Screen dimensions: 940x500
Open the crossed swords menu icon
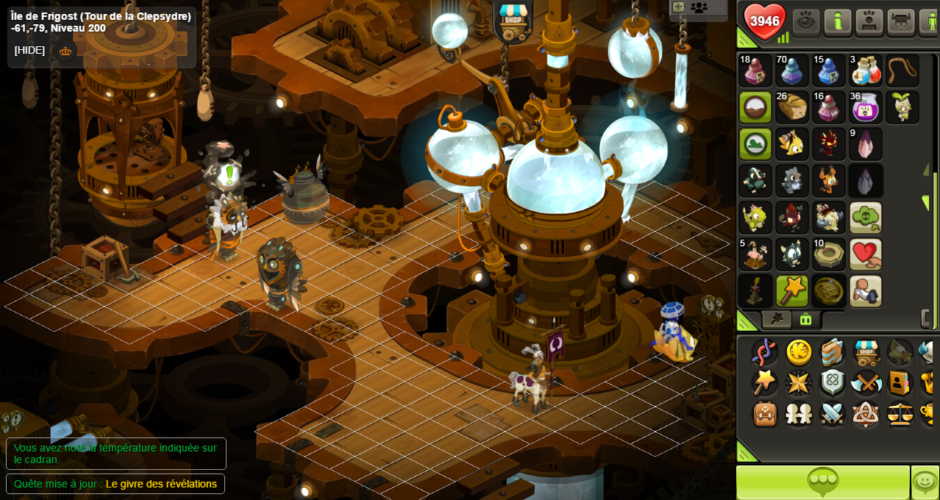coord(832,413)
